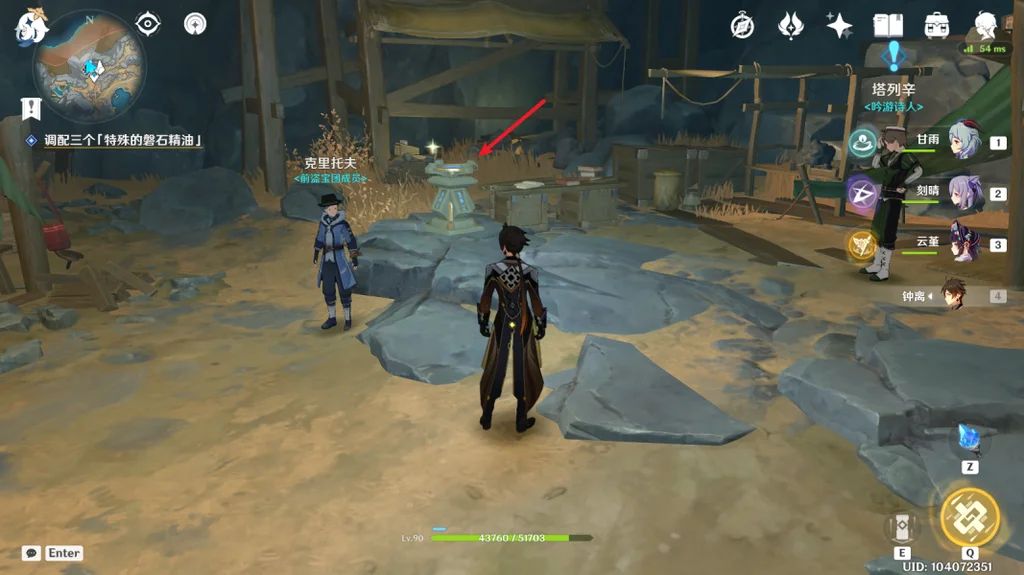Image resolution: width=1024 pixels, height=575 pixels.
Task: Use the blue crystal gadget
Action: click(x=970, y=439)
